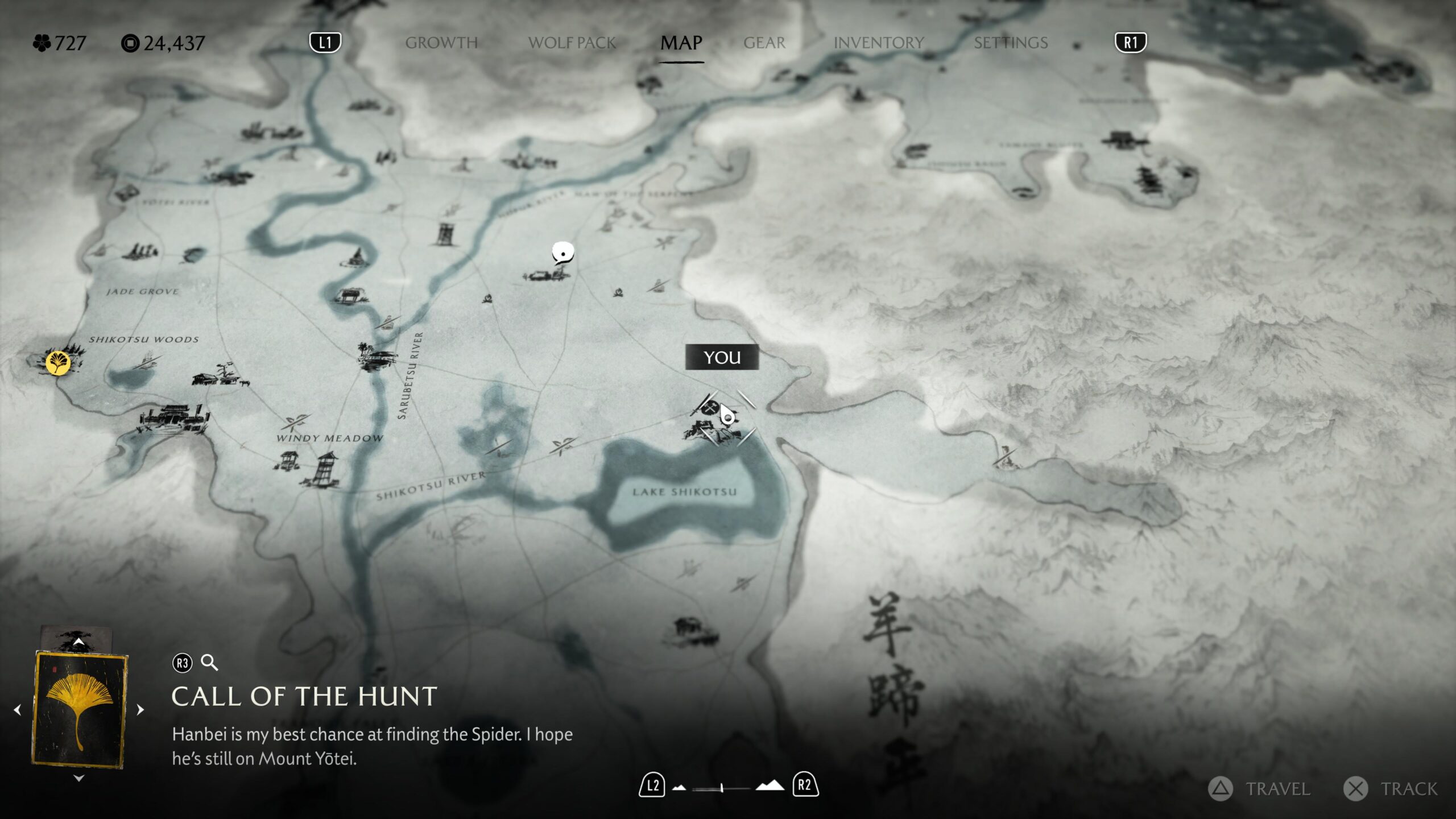
Task: Click the white speech bubble map marker
Action: (x=562, y=252)
